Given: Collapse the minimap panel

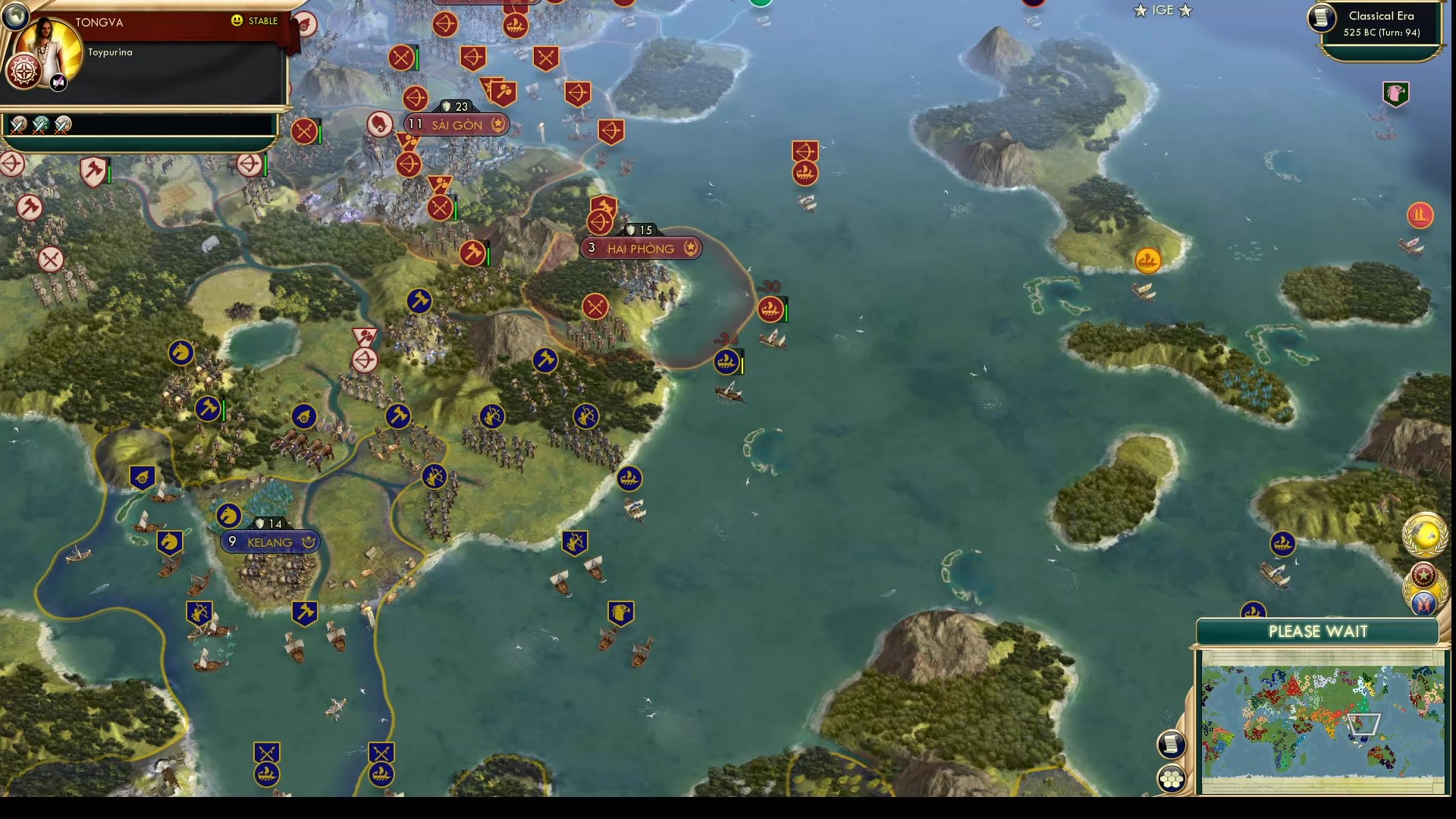Looking at the screenshot, I should coord(1317,631).
